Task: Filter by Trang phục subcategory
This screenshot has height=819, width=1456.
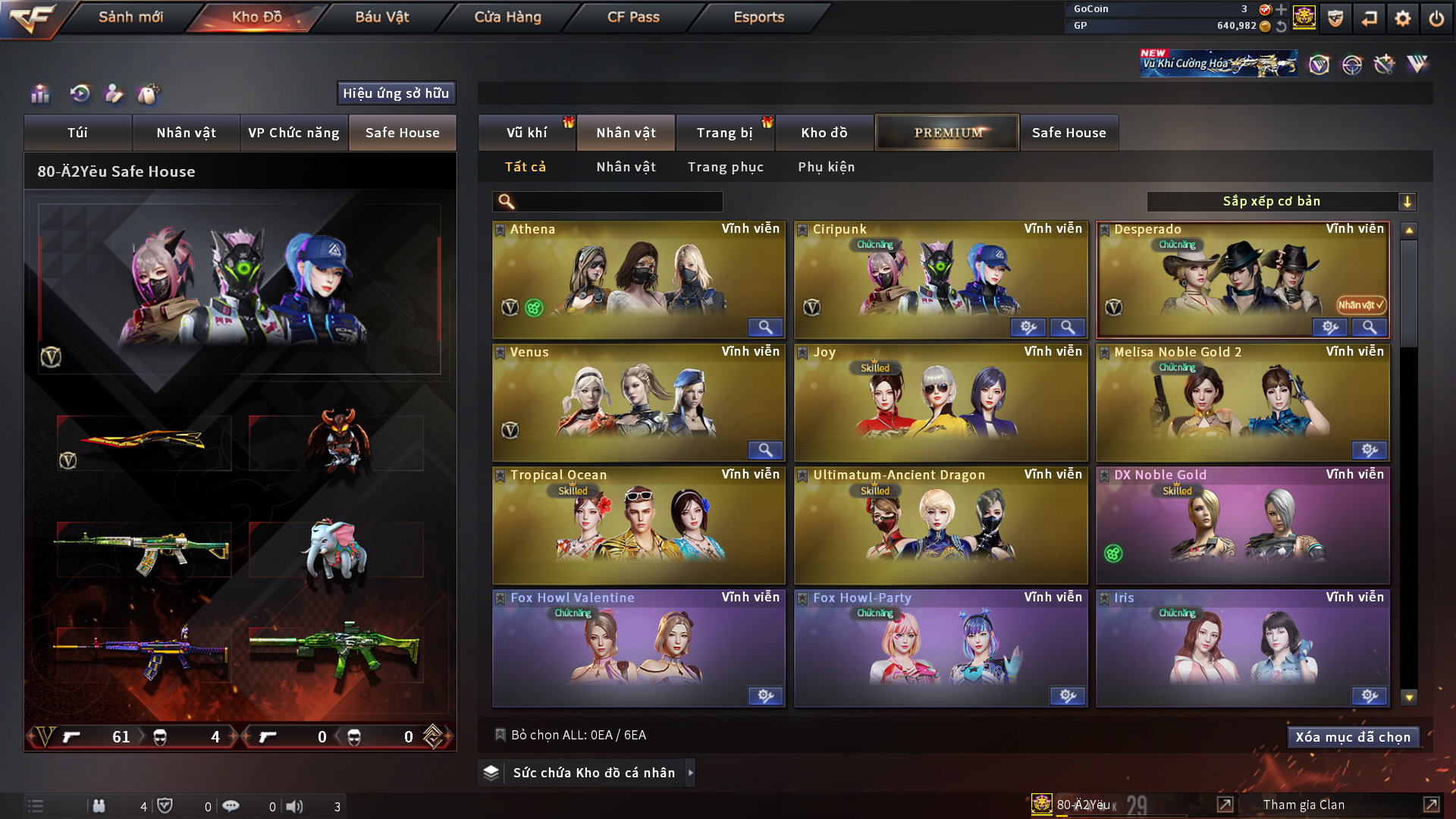Action: coord(725,167)
